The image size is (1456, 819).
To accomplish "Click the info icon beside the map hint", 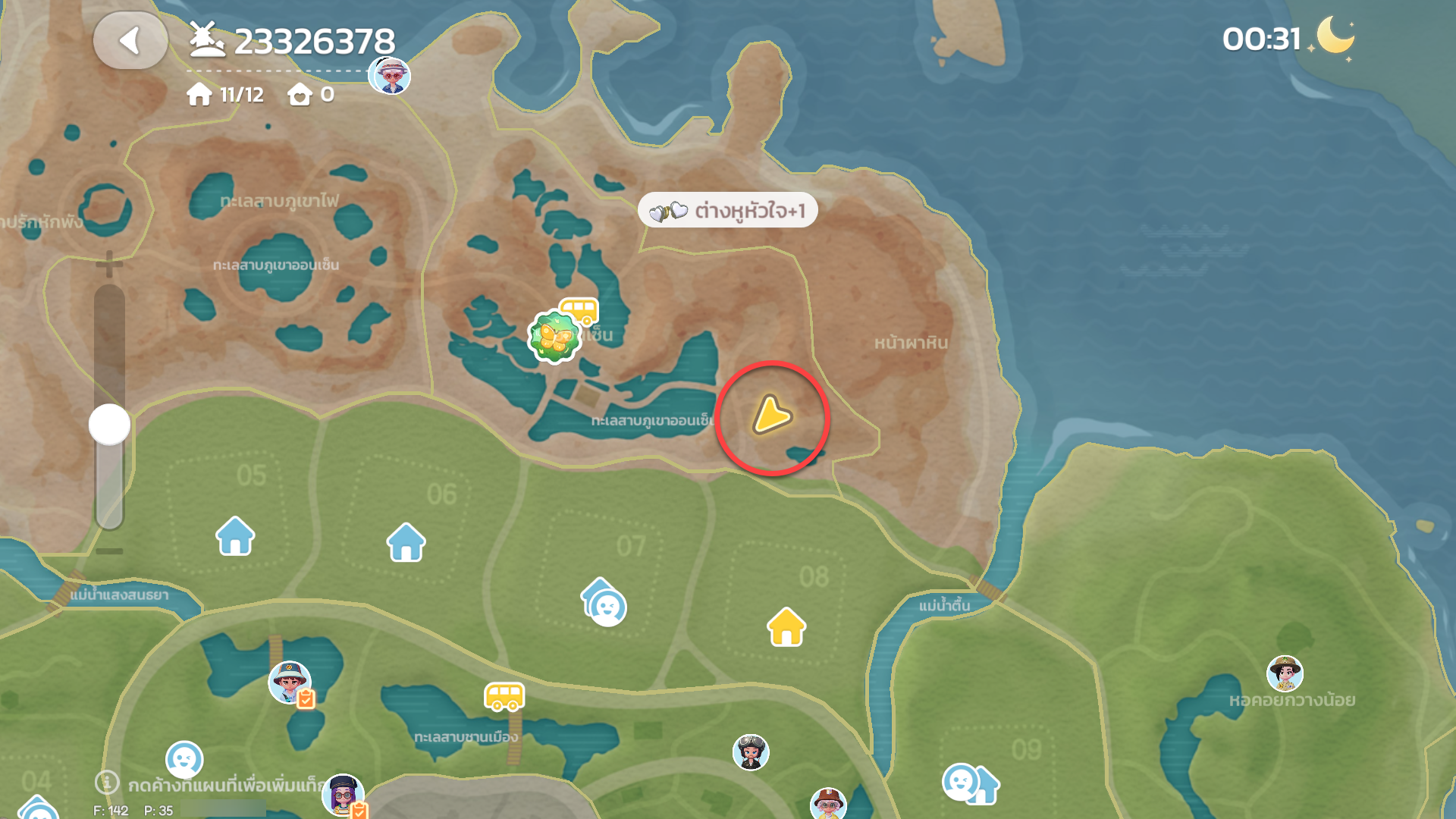I will (107, 783).
